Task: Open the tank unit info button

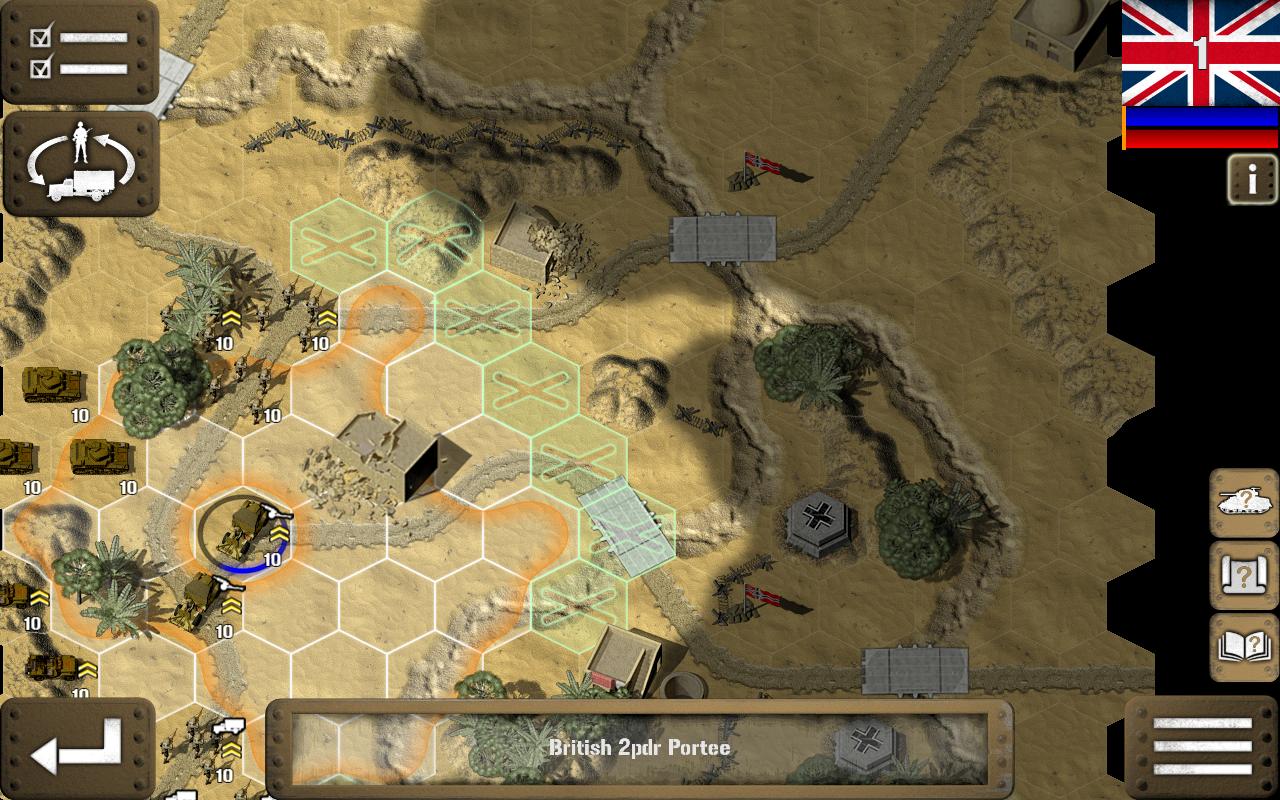Action: tap(1244, 503)
